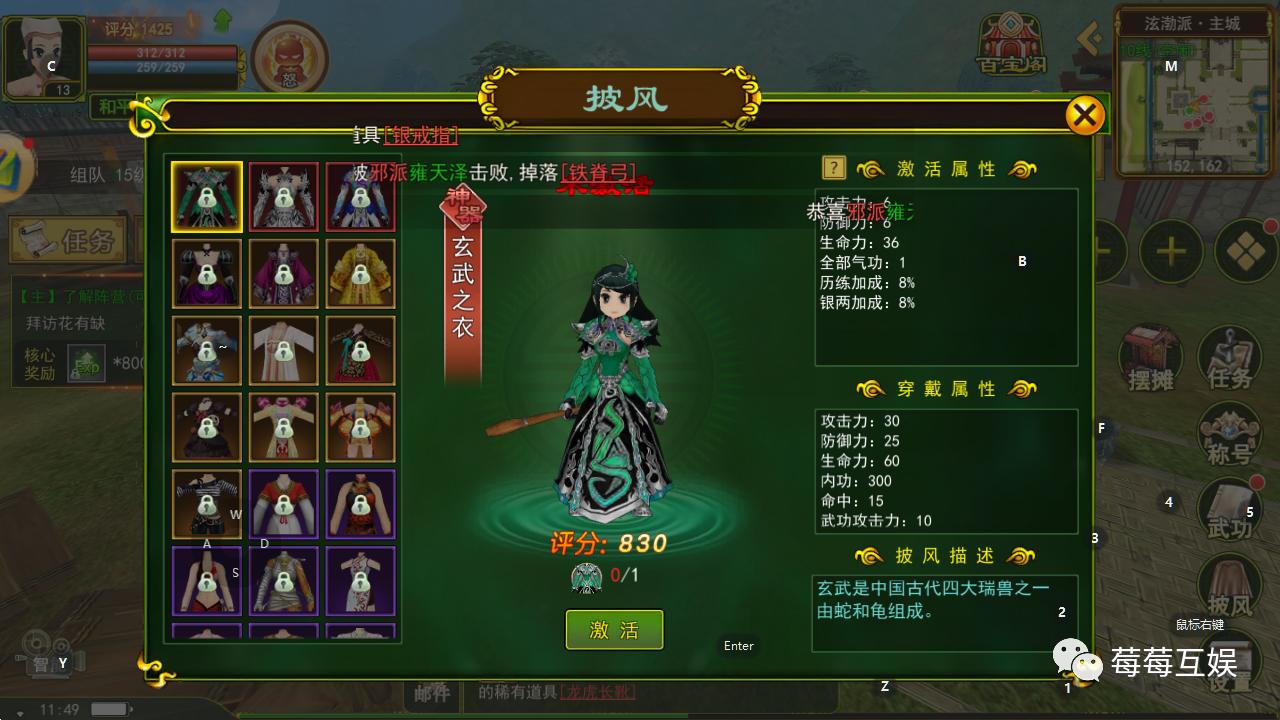Choose the locked yellow robe cloak

(361, 273)
